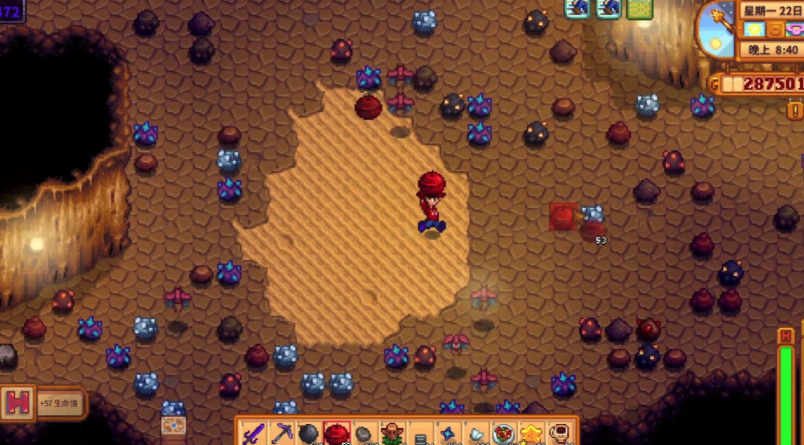Click the green woven buff icon
The width and height of the screenshot is (804, 445).
[639, 9]
